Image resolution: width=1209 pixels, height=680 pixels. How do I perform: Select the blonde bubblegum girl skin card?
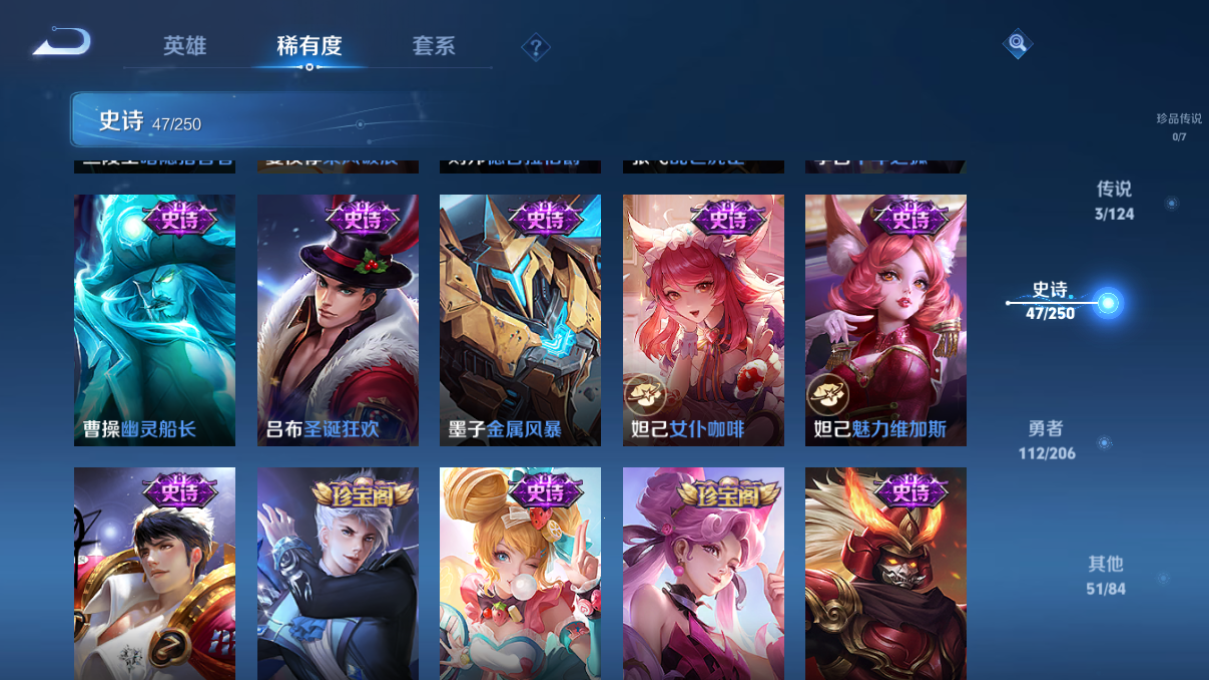pyautogui.click(x=520, y=573)
